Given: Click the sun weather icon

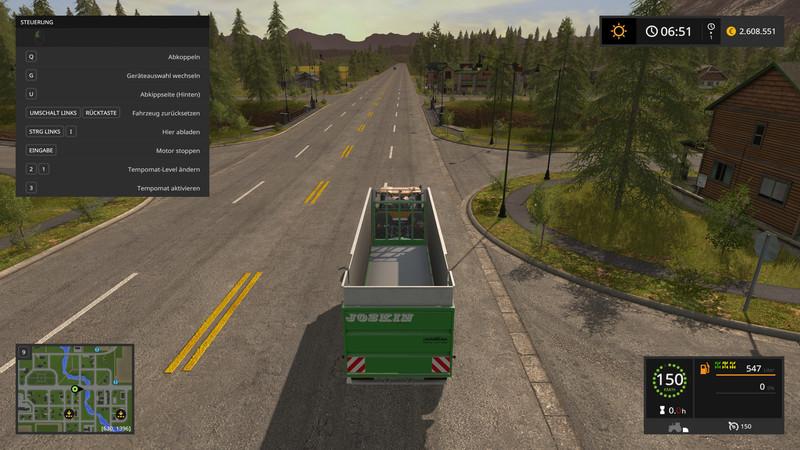Looking at the screenshot, I should pos(618,31).
